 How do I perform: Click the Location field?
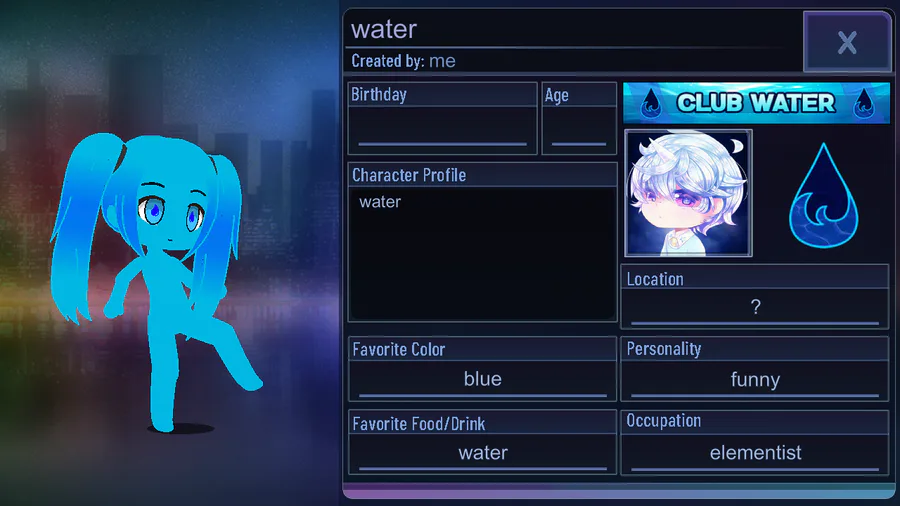[x=755, y=307]
